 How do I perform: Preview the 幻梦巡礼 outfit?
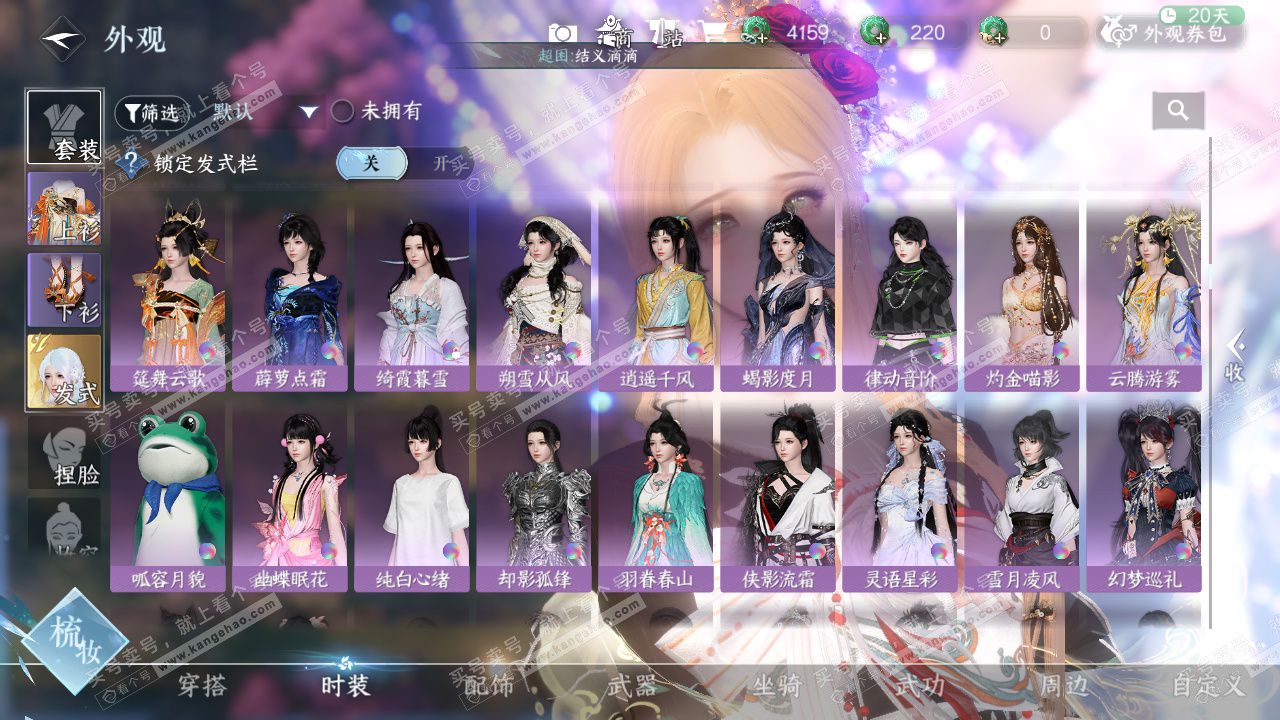coord(1144,497)
